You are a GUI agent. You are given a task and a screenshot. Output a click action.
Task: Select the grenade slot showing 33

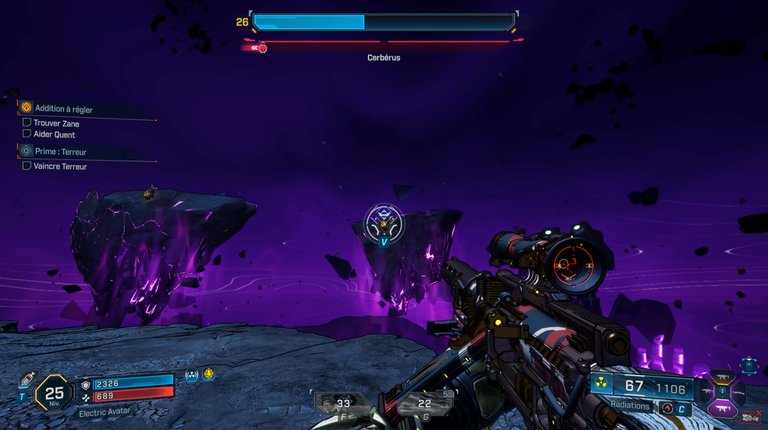pos(342,404)
